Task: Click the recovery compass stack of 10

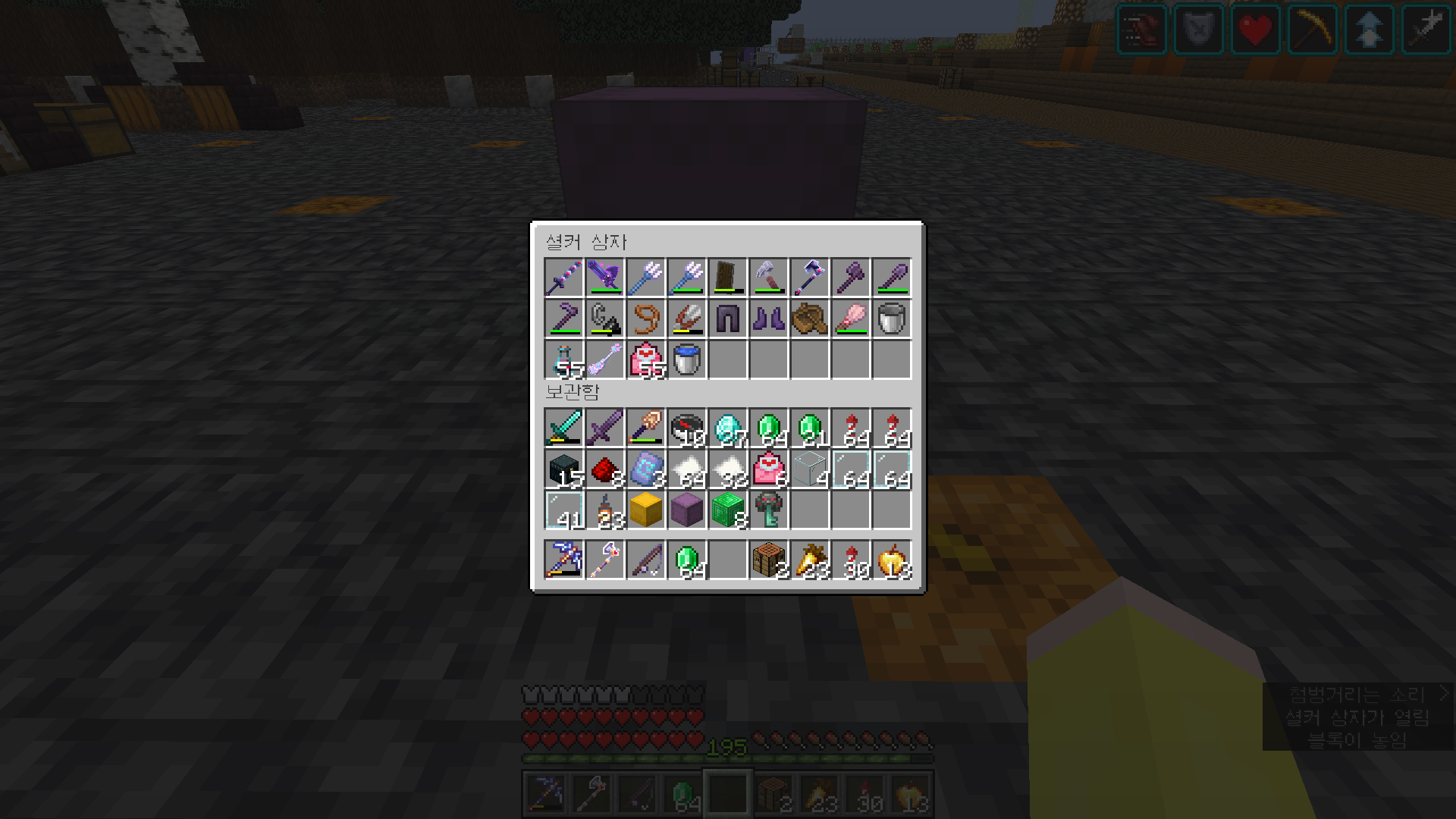Action: [x=685, y=428]
